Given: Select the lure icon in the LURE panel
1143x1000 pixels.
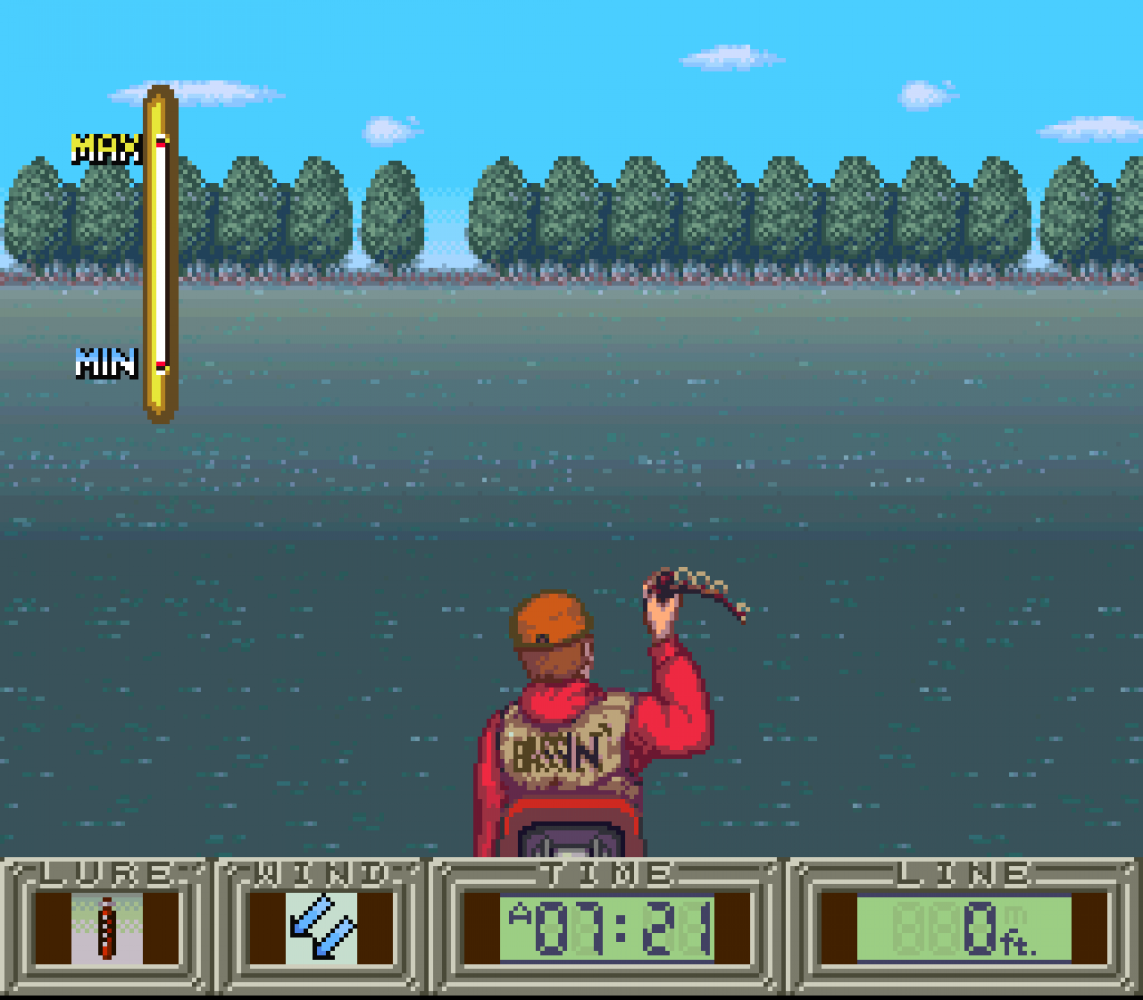Looking at the screenshot, I should [x=106, y=928].
